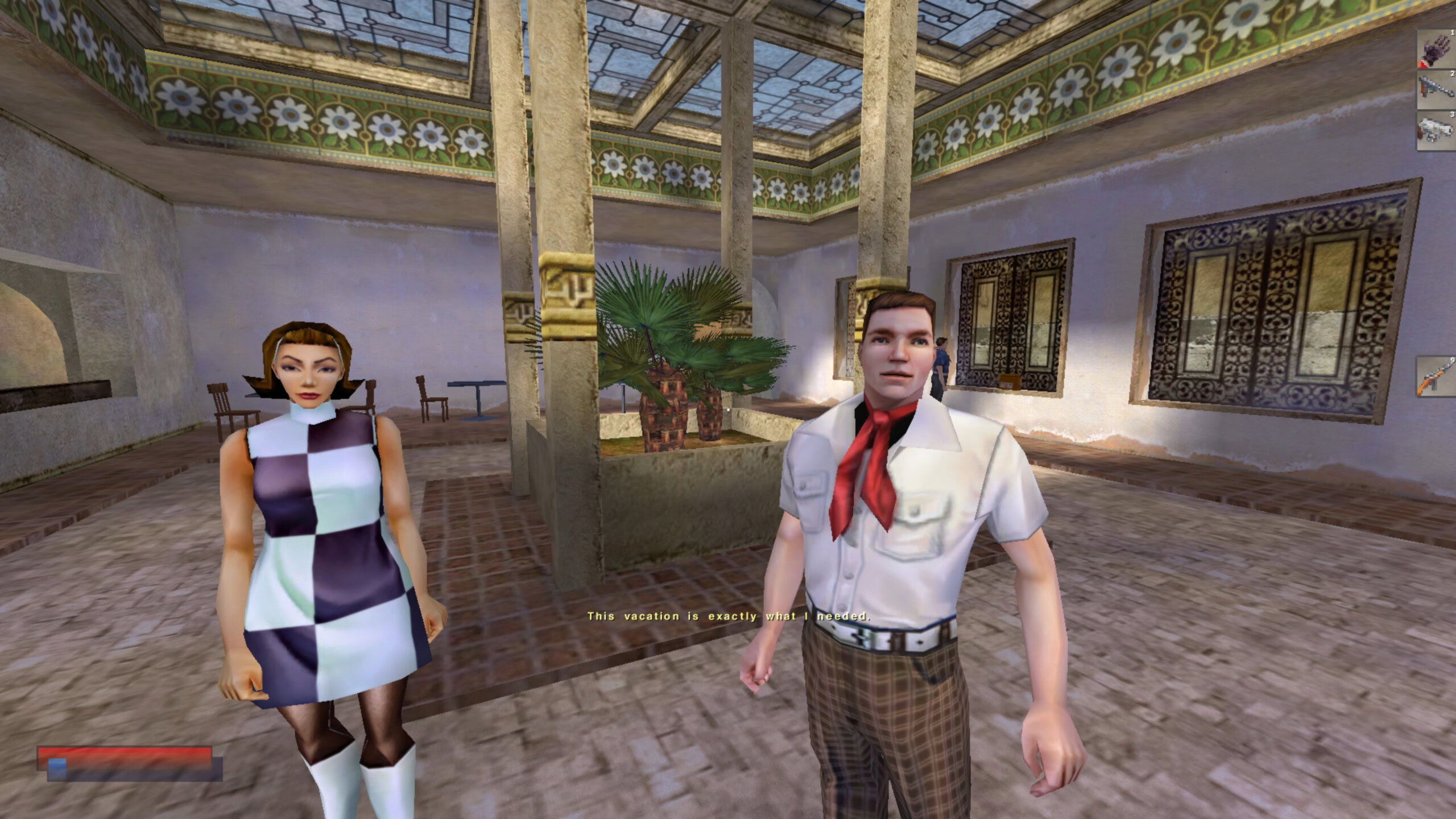The image size is (1456, 819).
Task: Choose the white gun in slot 3
Action: click(1437, 131)
